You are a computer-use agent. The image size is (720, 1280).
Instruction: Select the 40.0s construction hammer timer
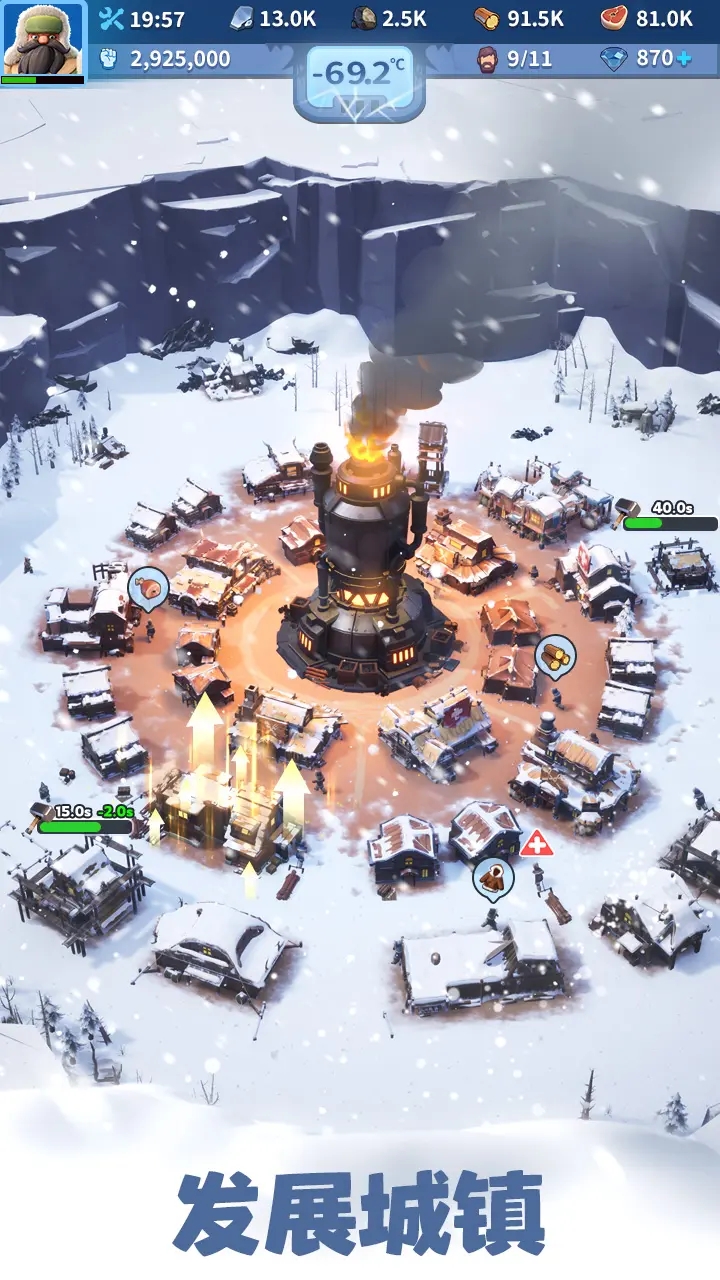(669, 516)
